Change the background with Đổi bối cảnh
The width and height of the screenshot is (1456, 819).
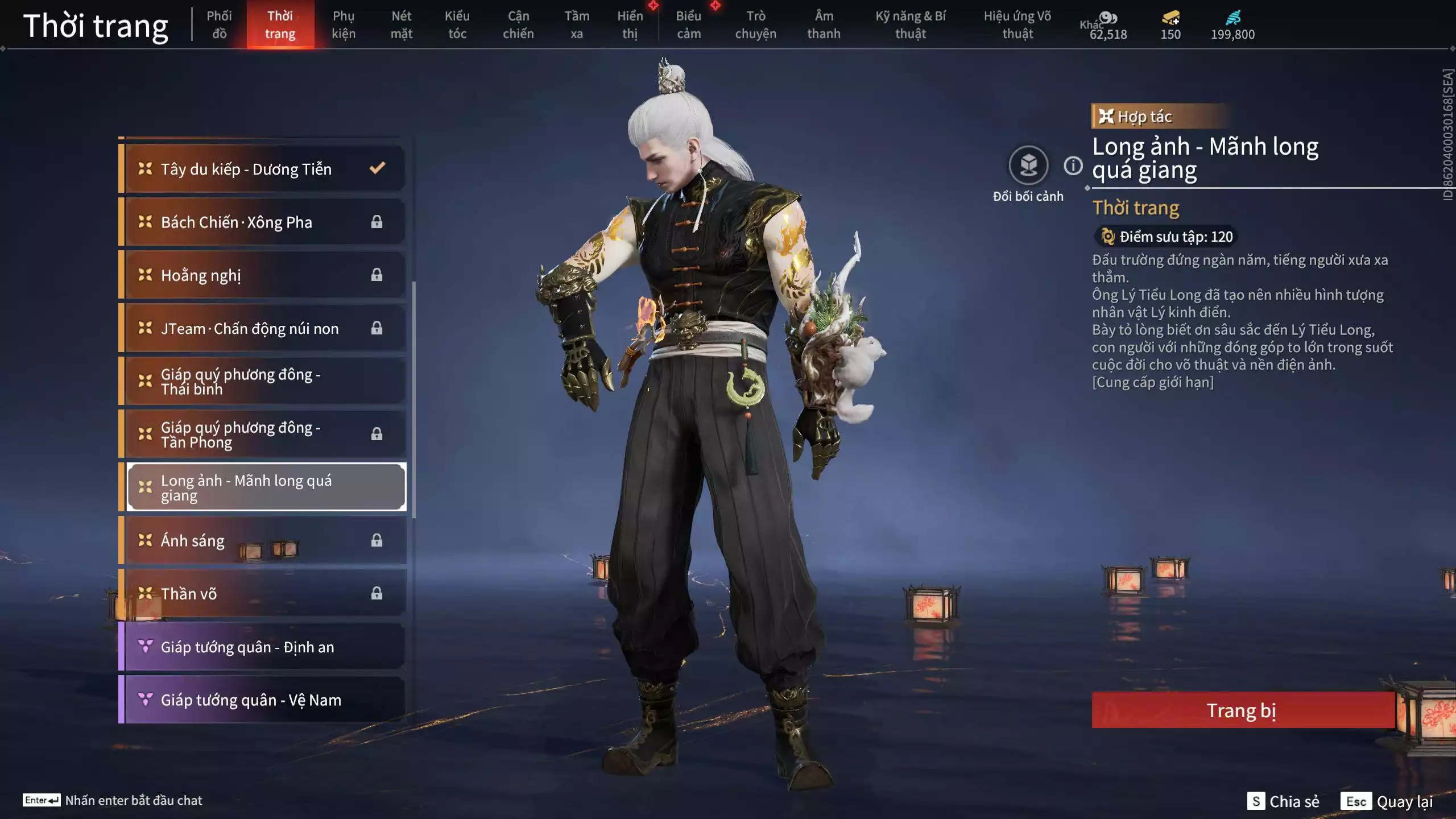1028,166
